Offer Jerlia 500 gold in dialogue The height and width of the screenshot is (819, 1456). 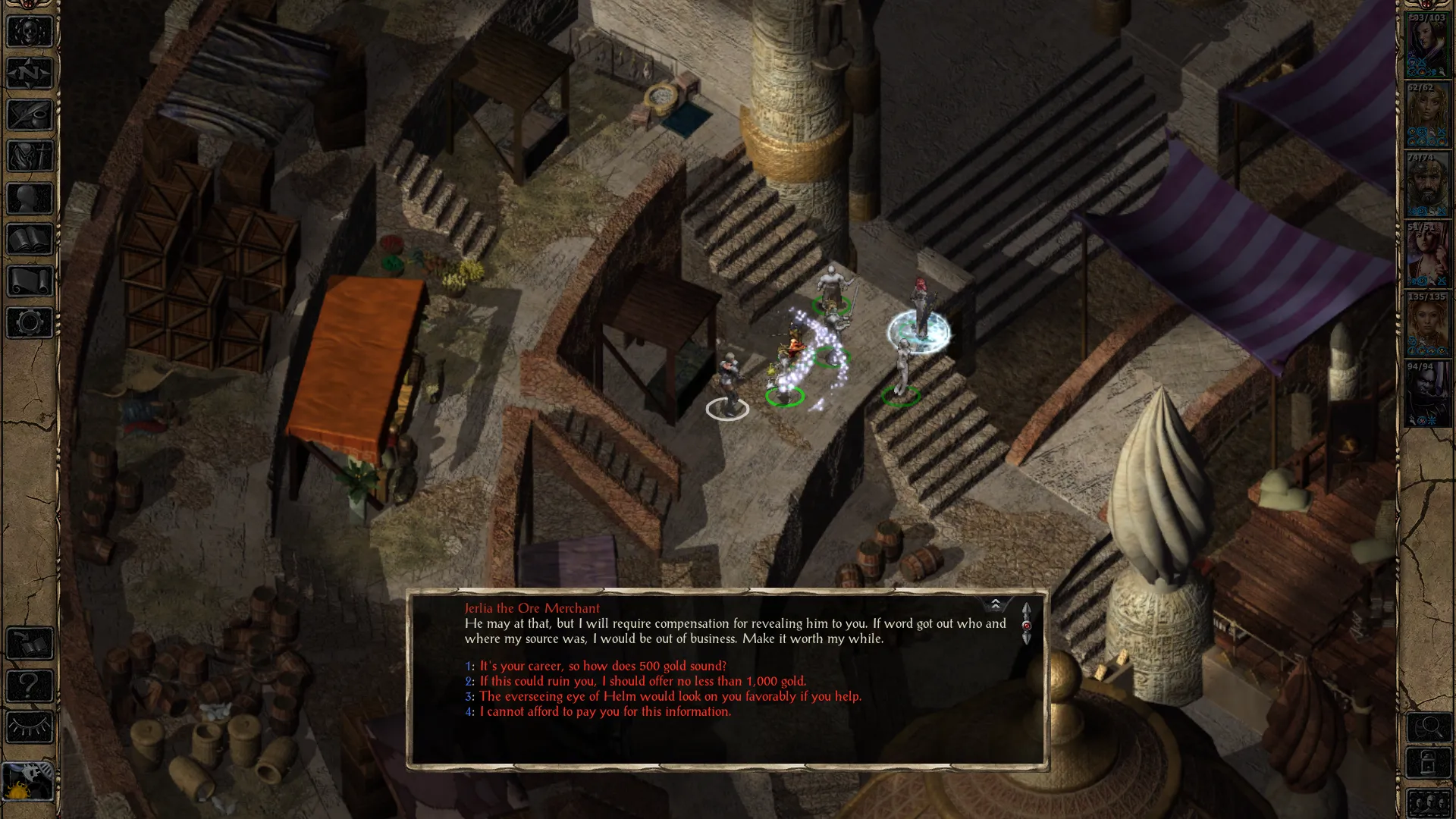(603, 666)
